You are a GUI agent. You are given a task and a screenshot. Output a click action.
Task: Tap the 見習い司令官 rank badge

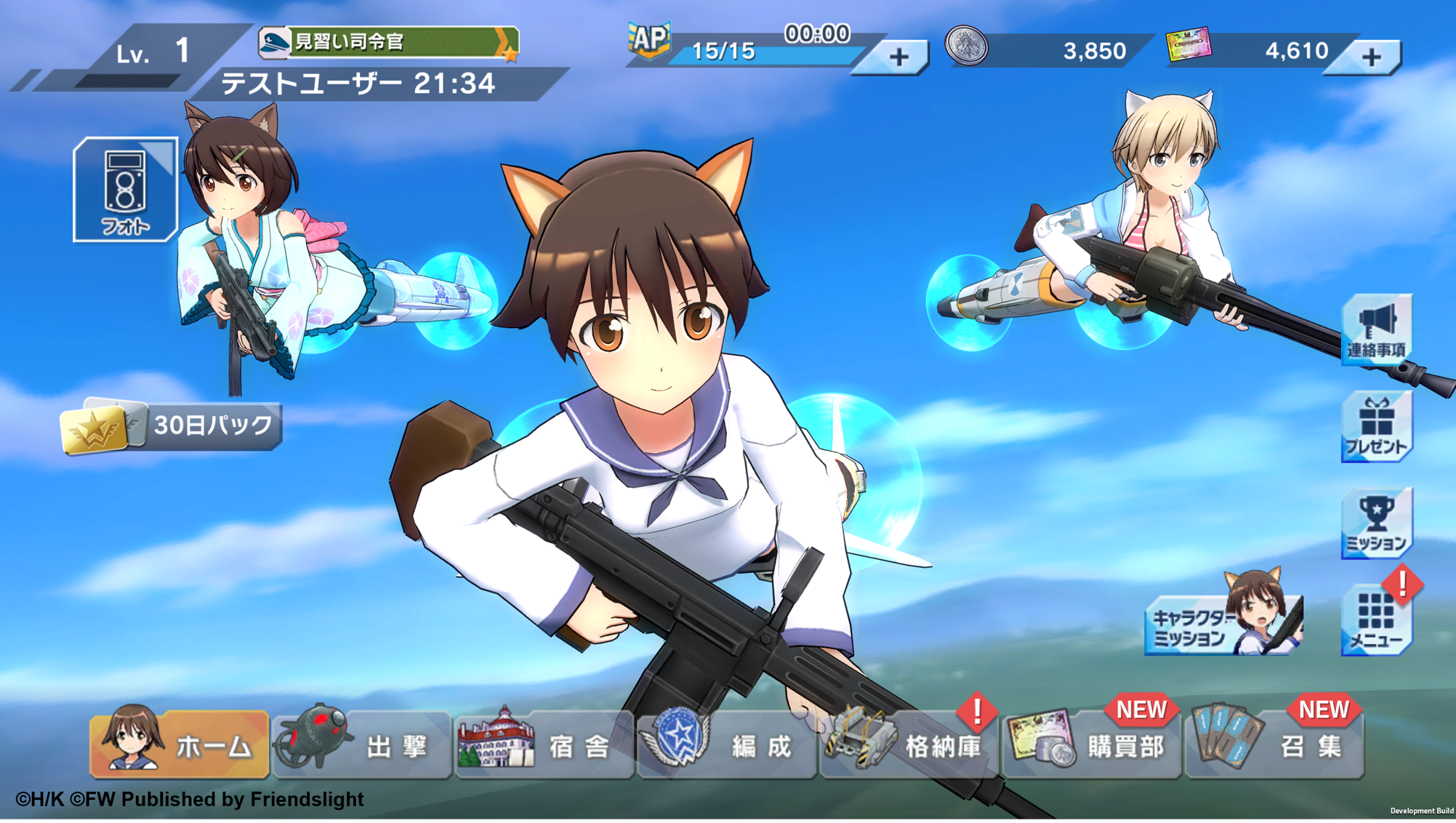pos(389,42)
